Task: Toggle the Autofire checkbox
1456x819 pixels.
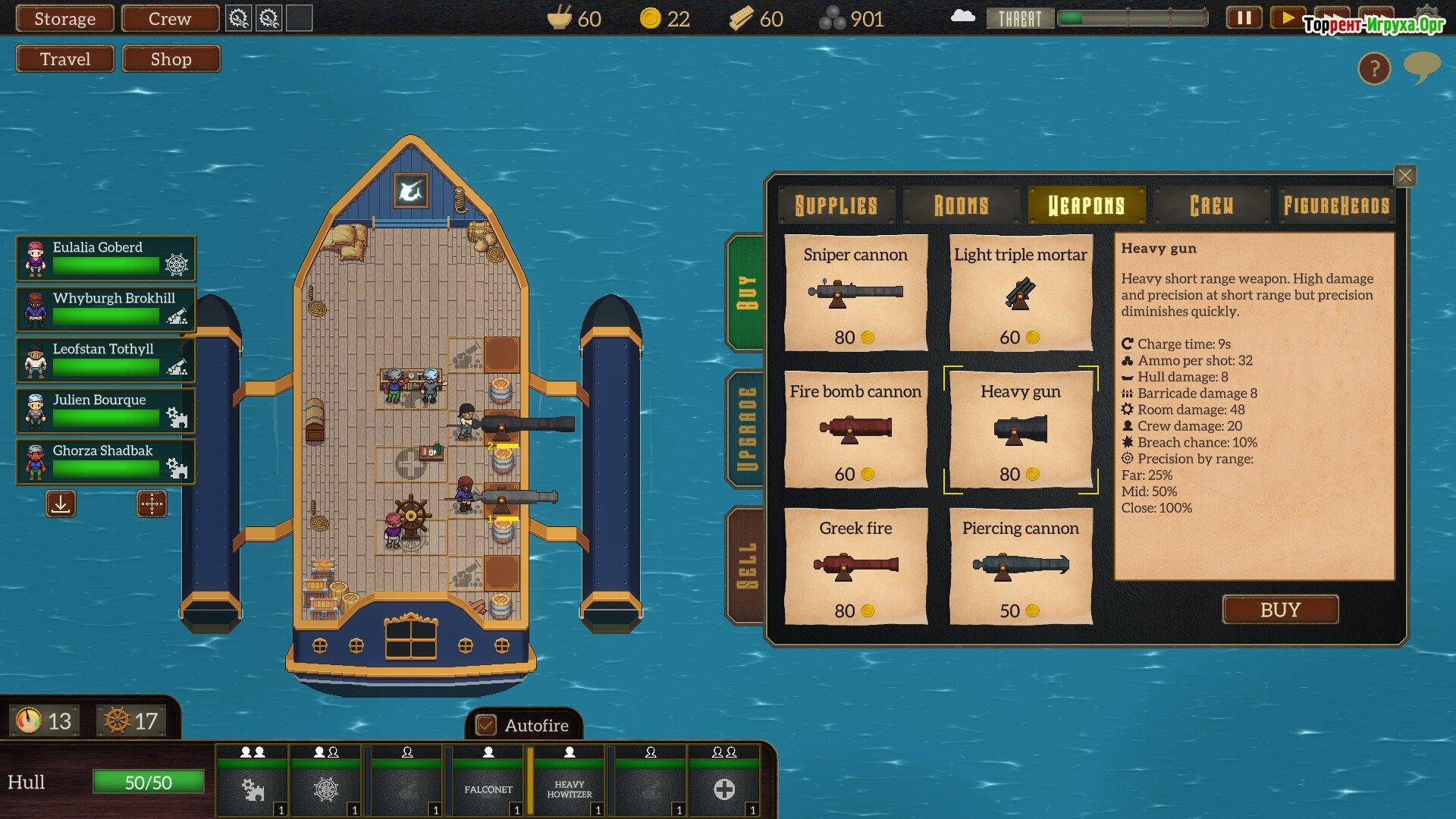Action: click(x=486, y=726)
